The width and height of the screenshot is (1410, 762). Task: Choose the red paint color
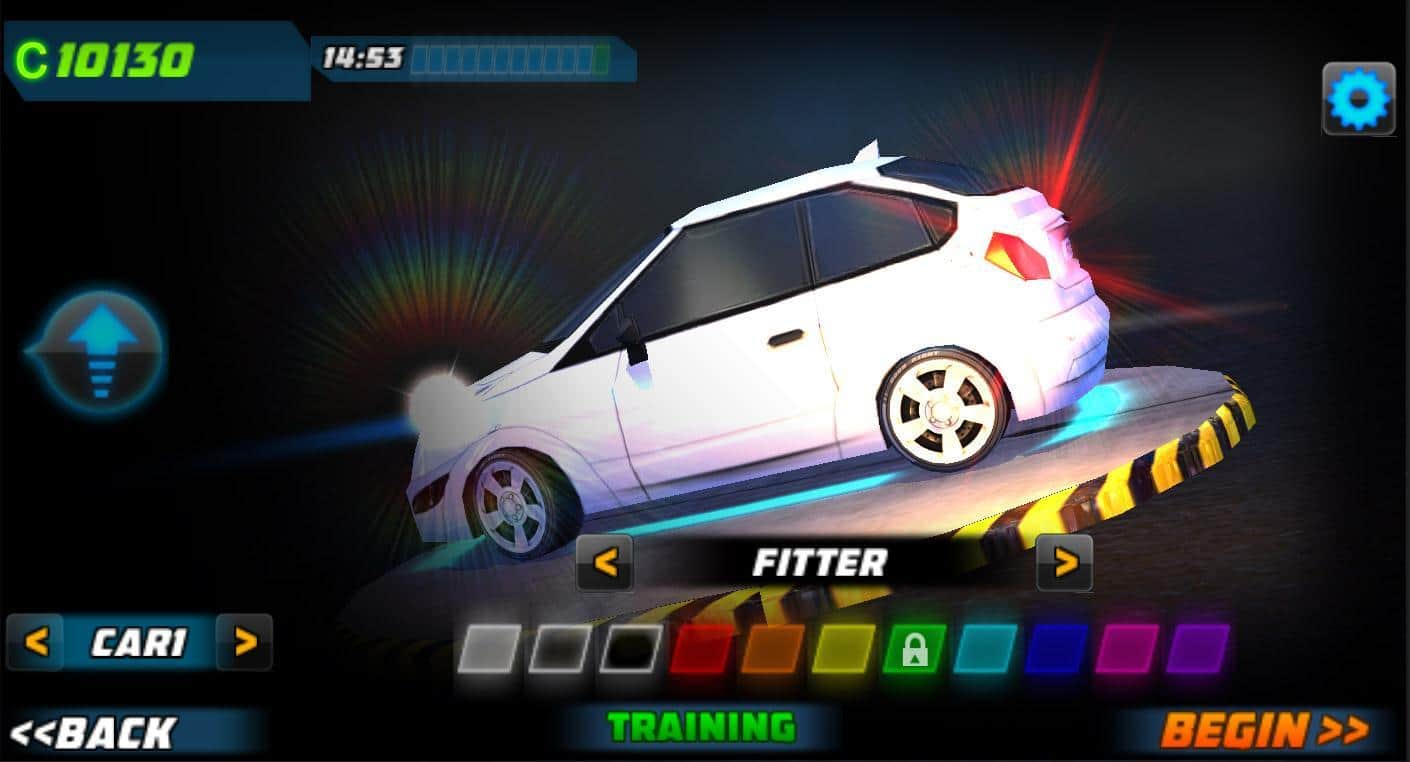(701, 649)
